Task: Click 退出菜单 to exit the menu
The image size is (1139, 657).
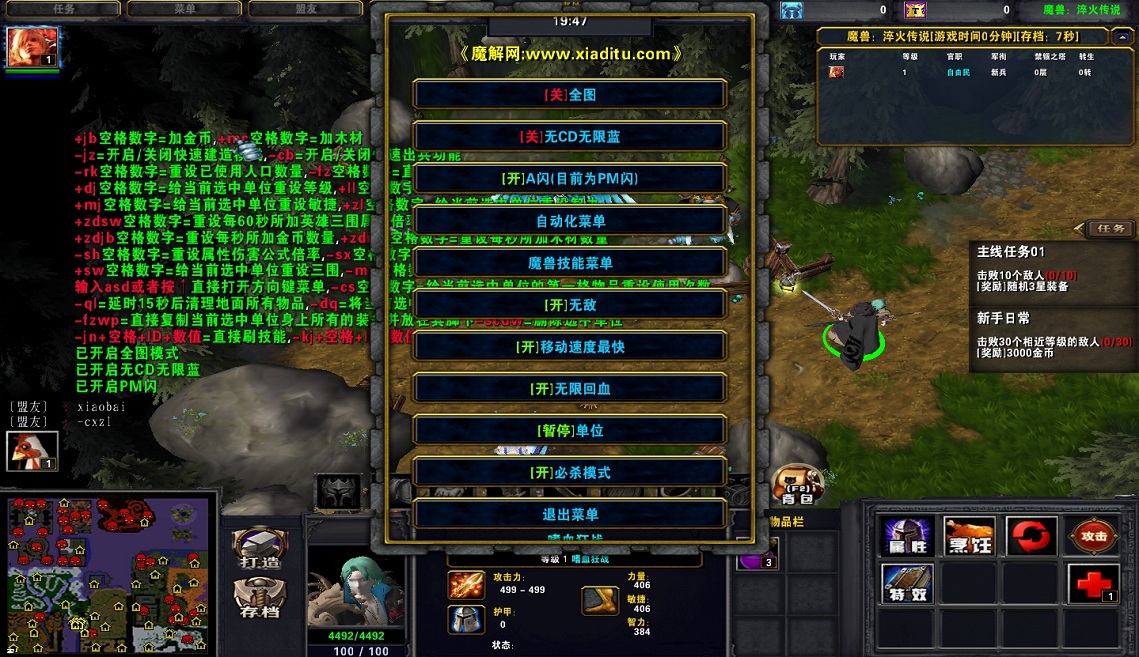Action: point(569,514)
